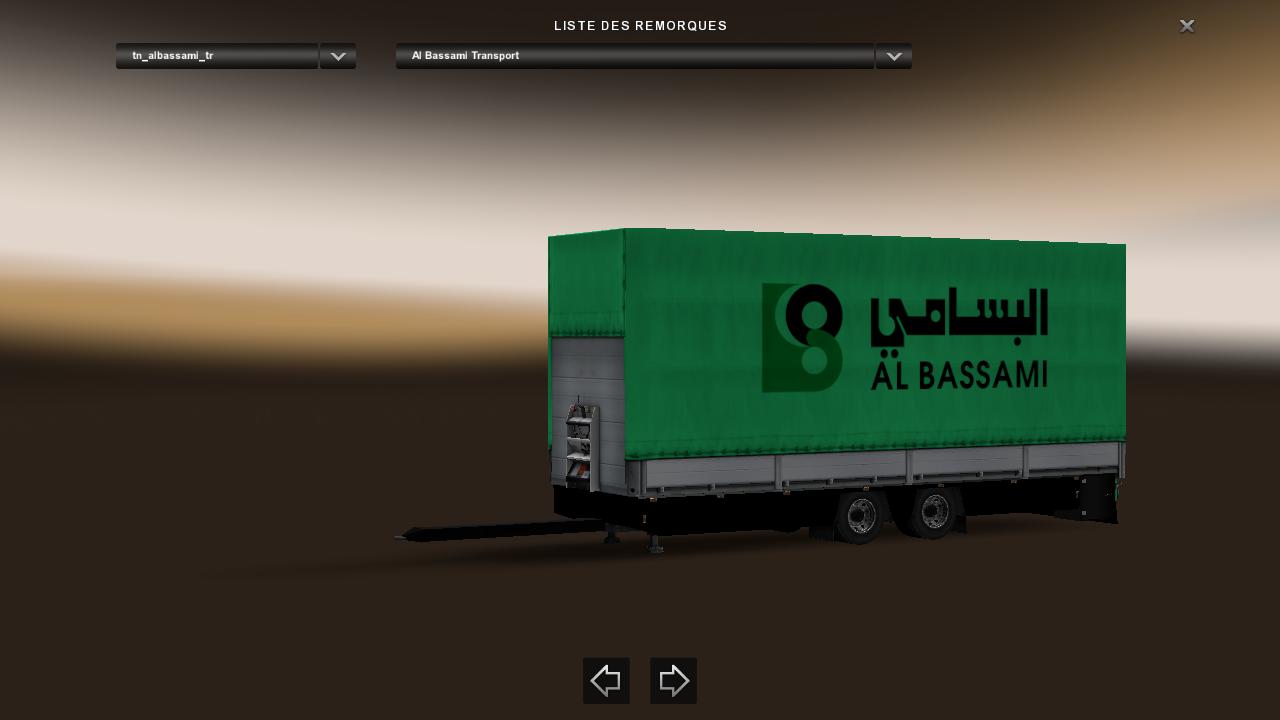Show the previous trailer with left arrow
This screenshot has width=1280, height=720.
[606, 681]
